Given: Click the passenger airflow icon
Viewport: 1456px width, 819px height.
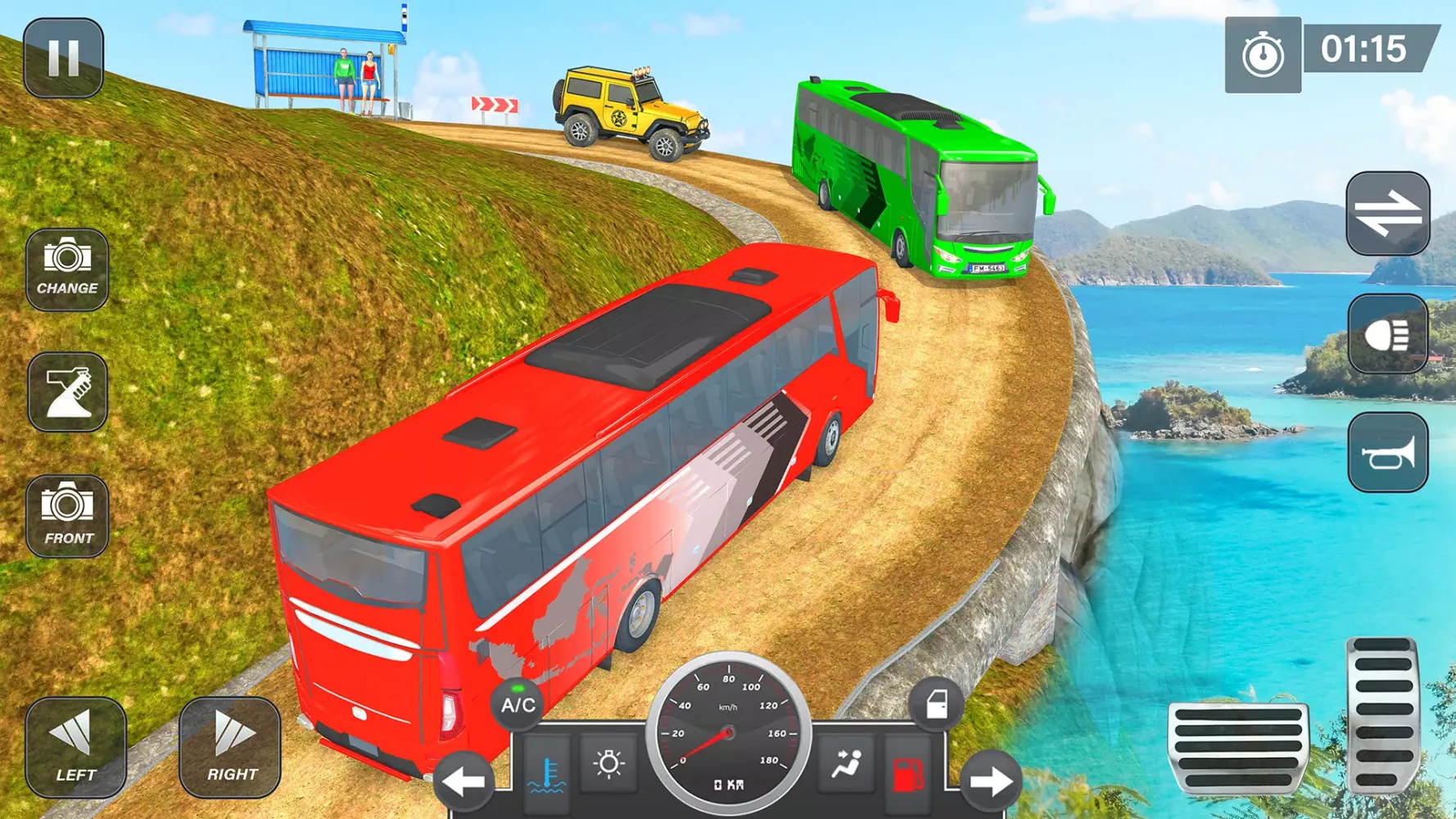Looking at the screenshot, I should [847, 764].
